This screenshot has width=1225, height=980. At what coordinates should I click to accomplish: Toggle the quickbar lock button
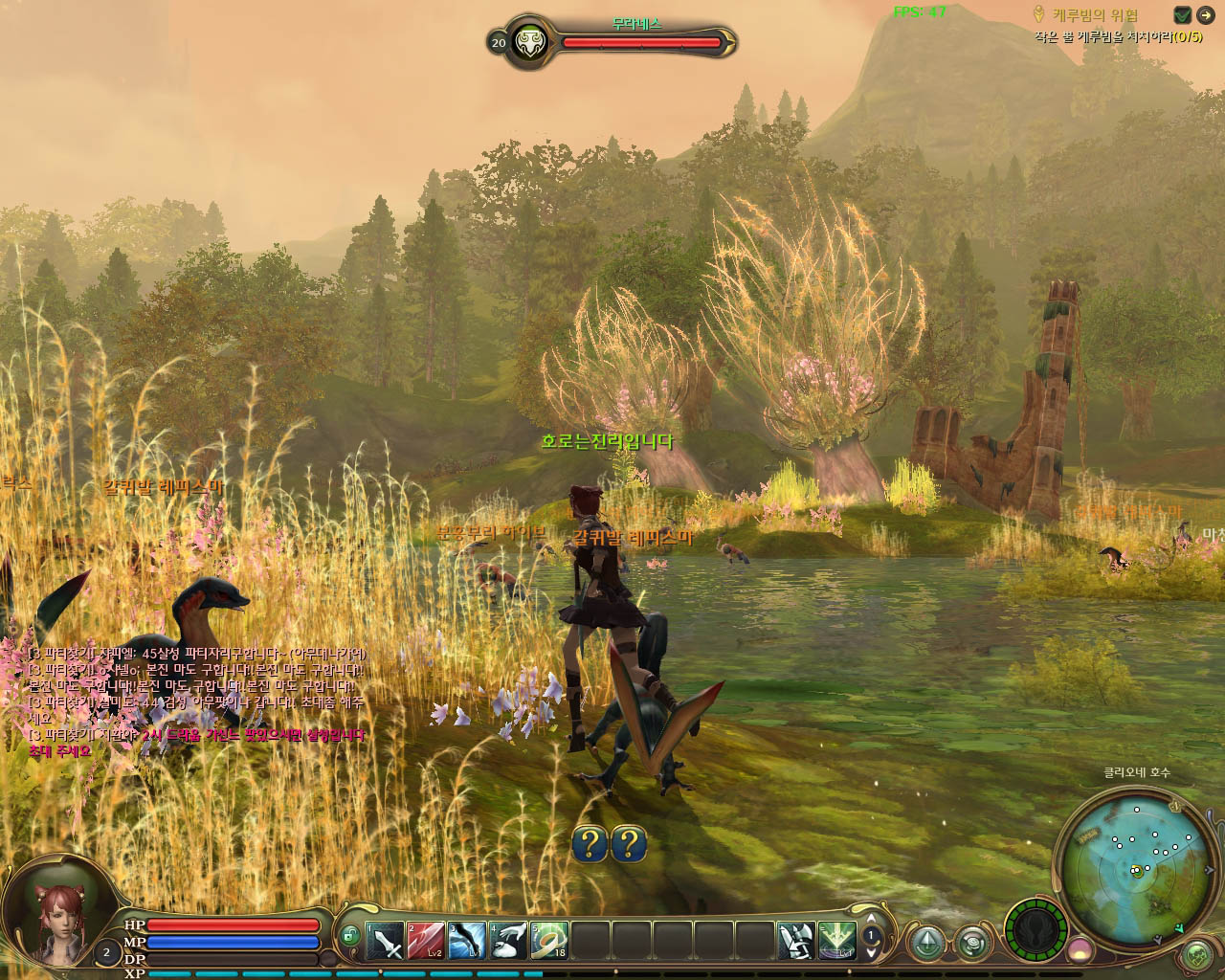click(350, 936)
